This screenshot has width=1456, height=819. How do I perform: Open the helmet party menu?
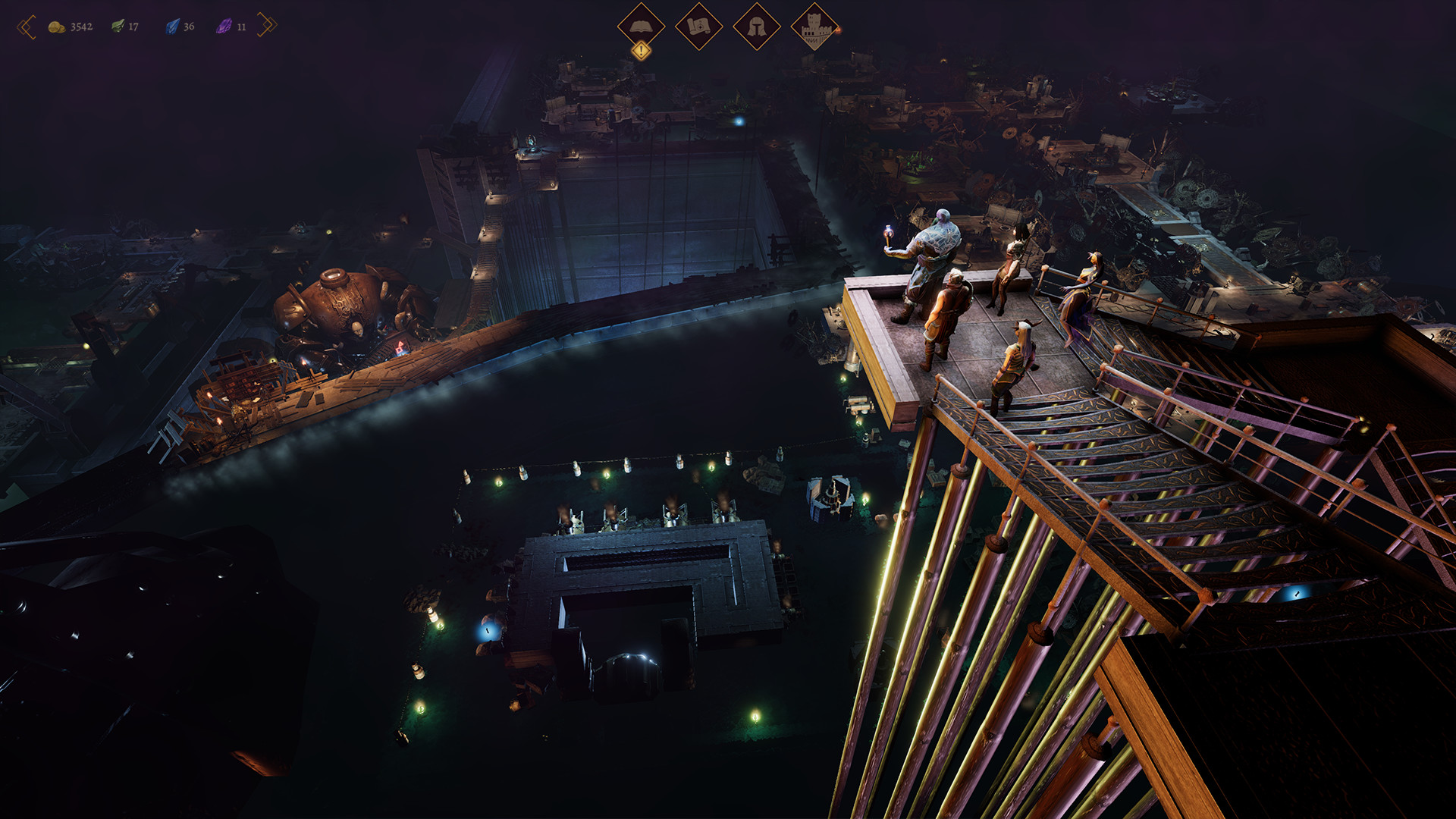[x=756, y=26]
